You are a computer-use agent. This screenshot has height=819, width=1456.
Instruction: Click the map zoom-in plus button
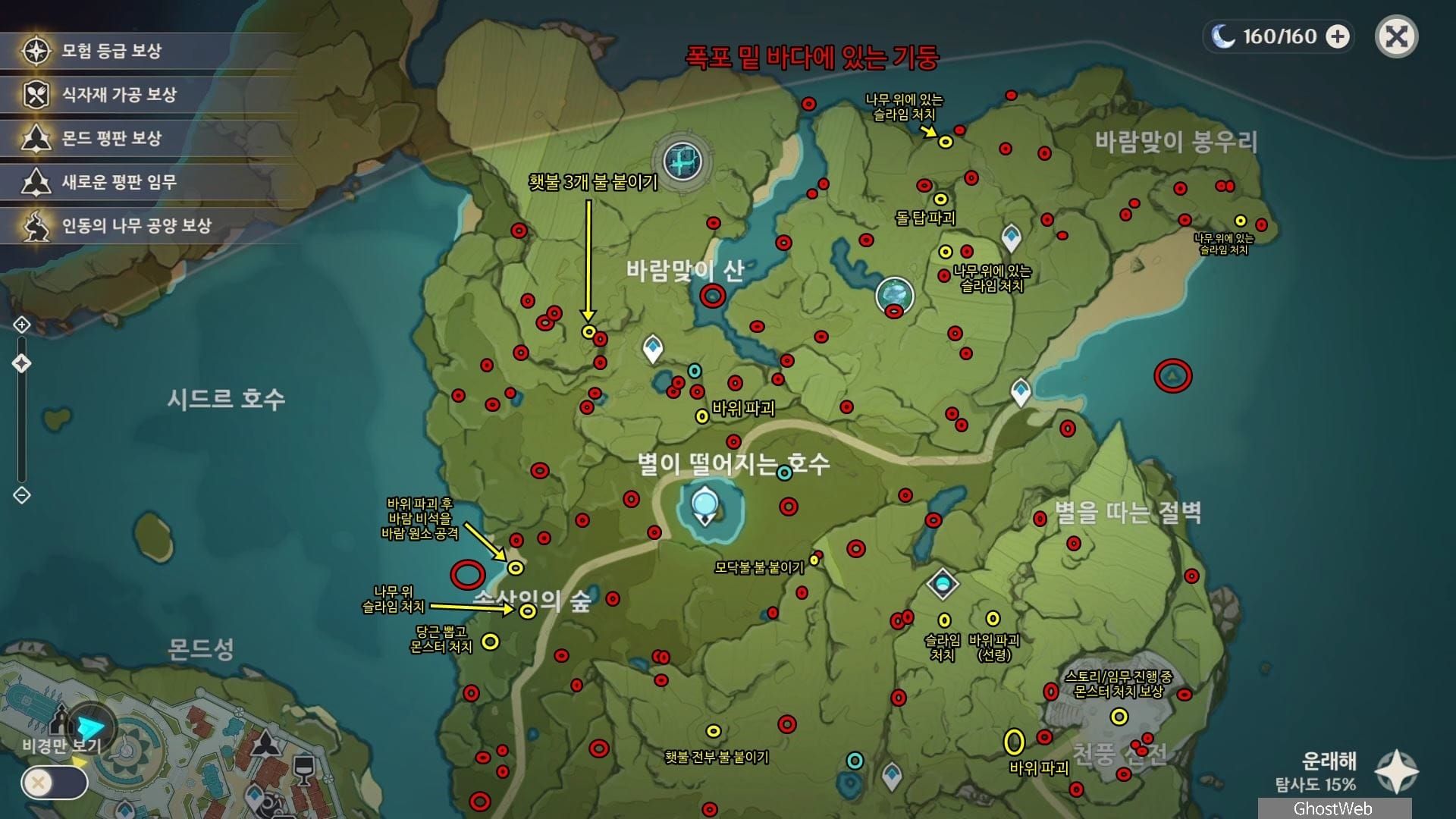(21, 325)
